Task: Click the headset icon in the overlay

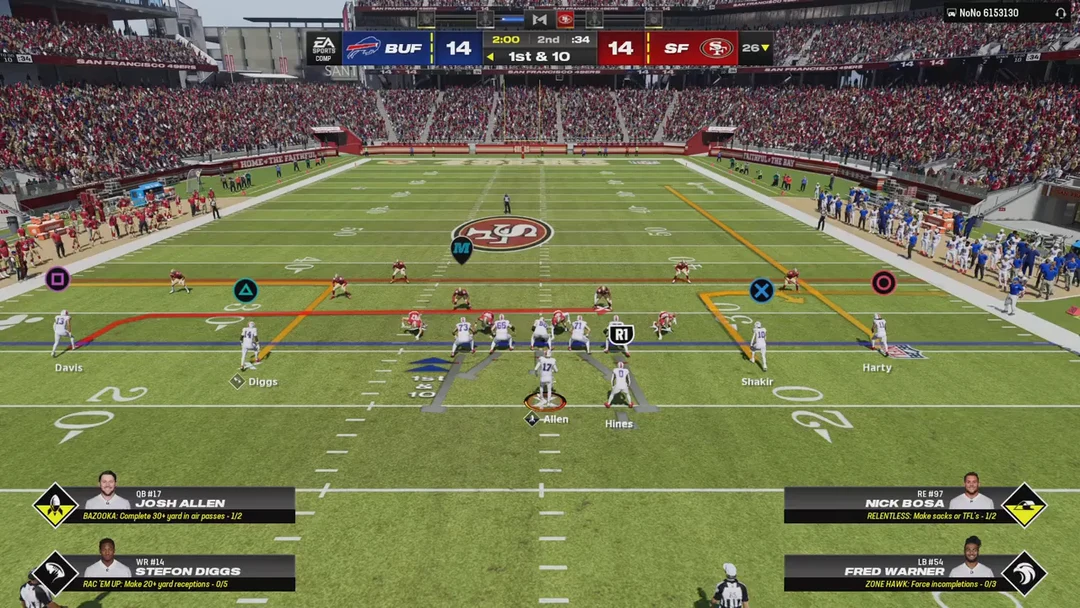Action: pos(1060,13)
